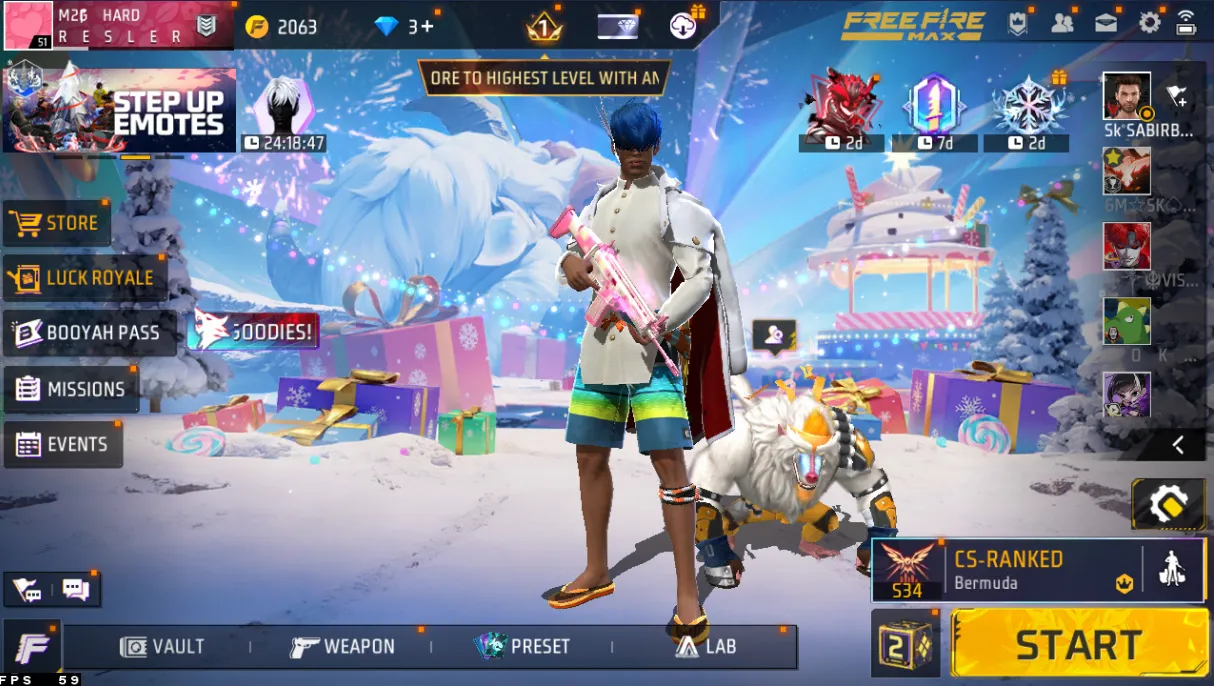Viewport: 1214px width, 686px height.
Task: Show the MISSIONS list
Action: pos(71,389)
